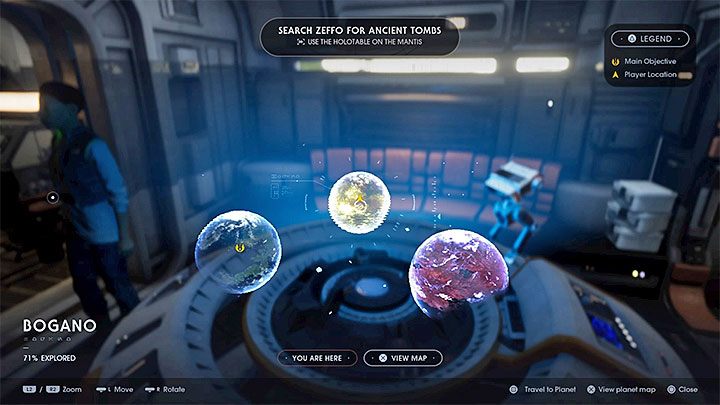Select the Main Objective legend entry
720x405 pixels.
click(647, 61)
